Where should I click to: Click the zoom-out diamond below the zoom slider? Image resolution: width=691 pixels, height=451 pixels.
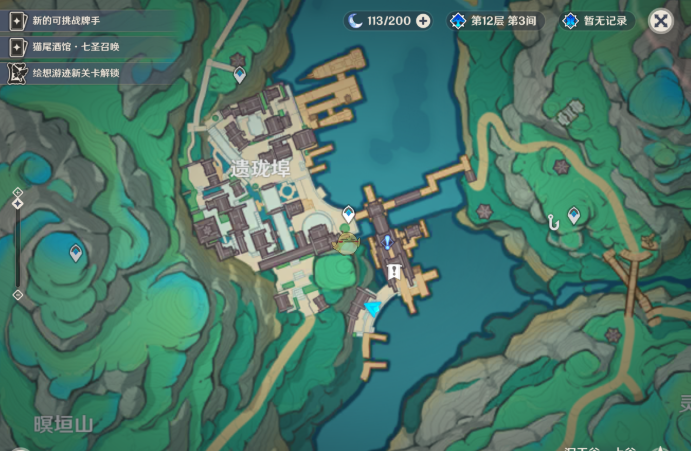(x=17, y=295)
